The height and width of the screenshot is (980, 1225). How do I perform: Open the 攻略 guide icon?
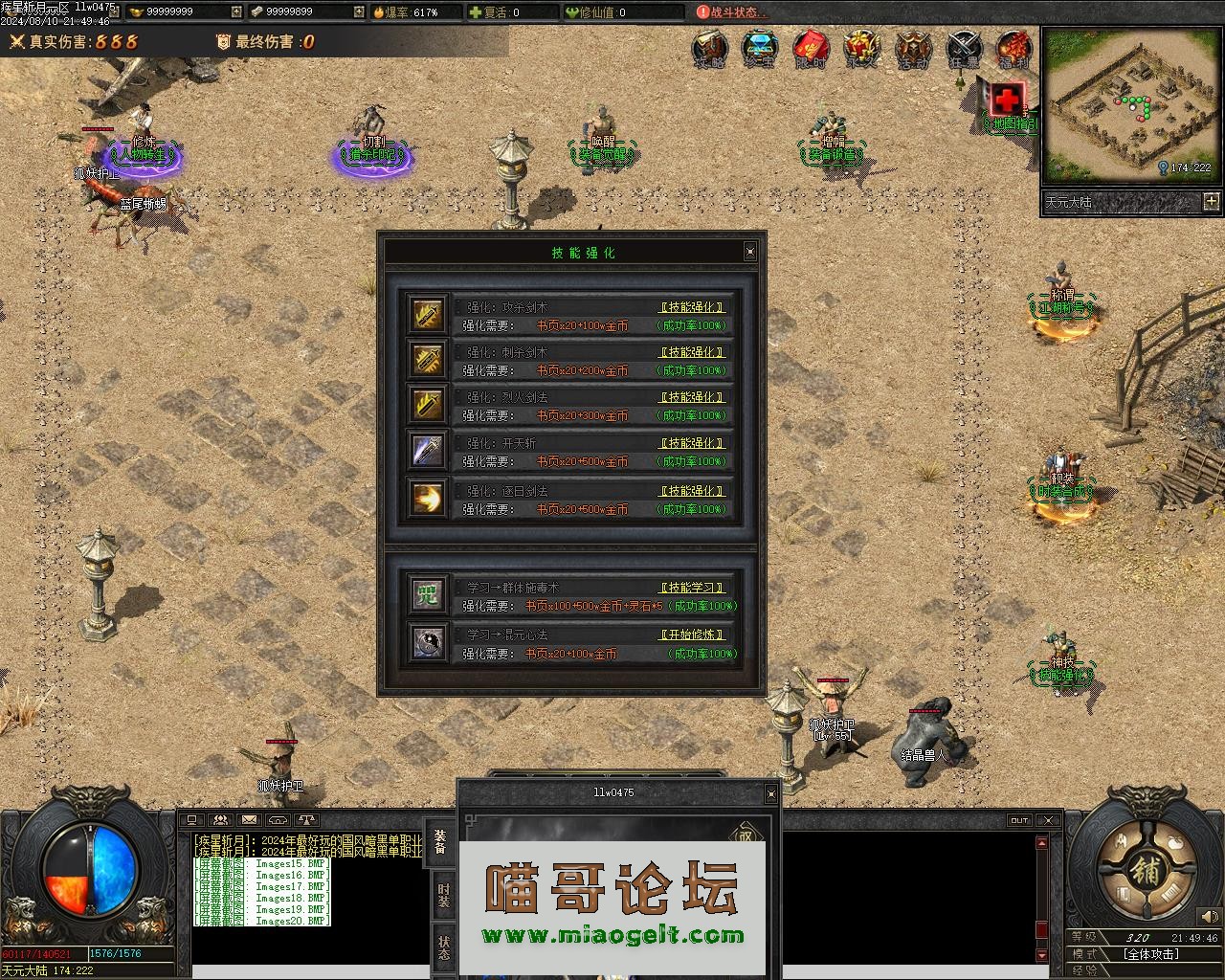click(x=709, y=48)
